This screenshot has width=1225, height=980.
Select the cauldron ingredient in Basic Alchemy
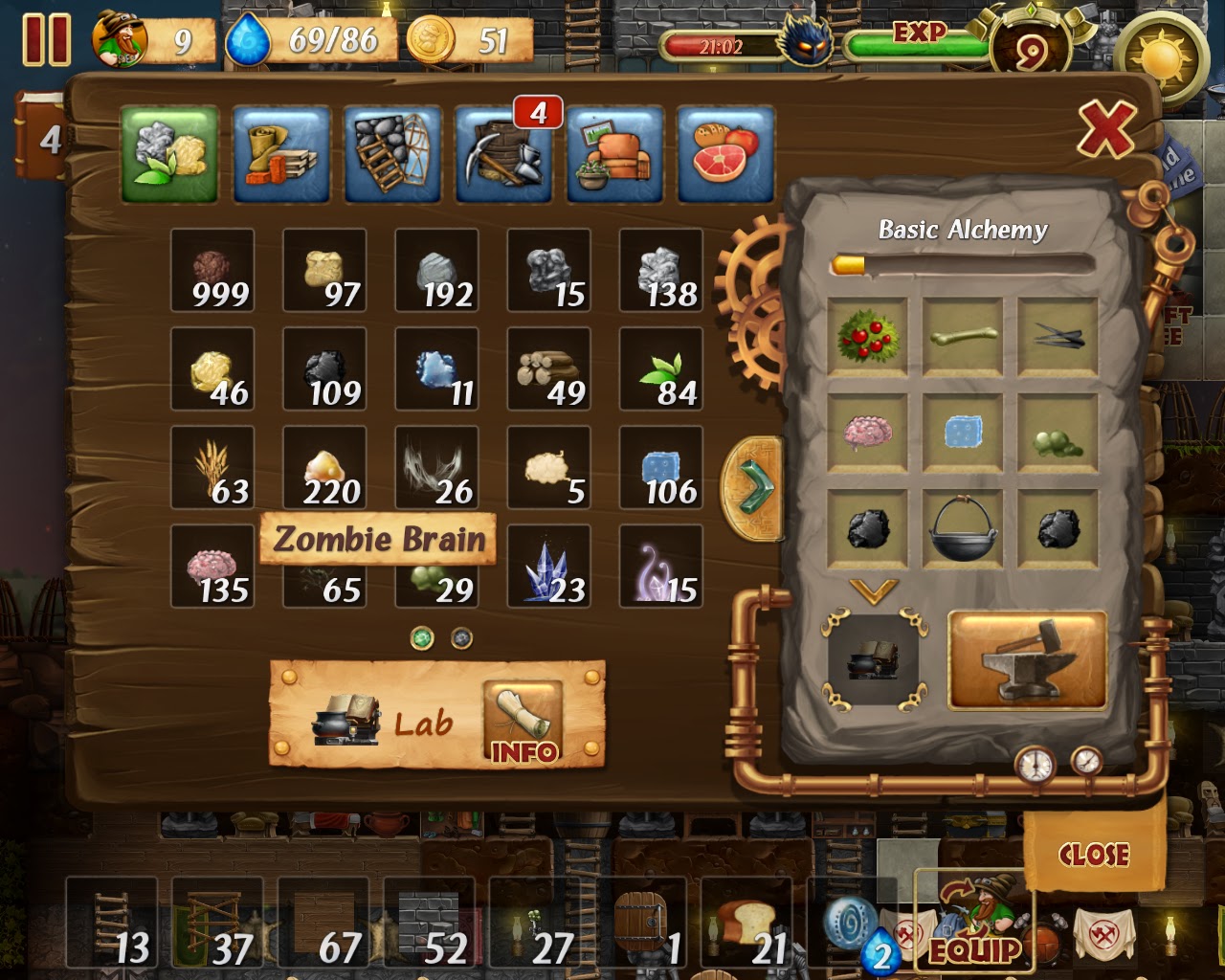coord(965,528)
